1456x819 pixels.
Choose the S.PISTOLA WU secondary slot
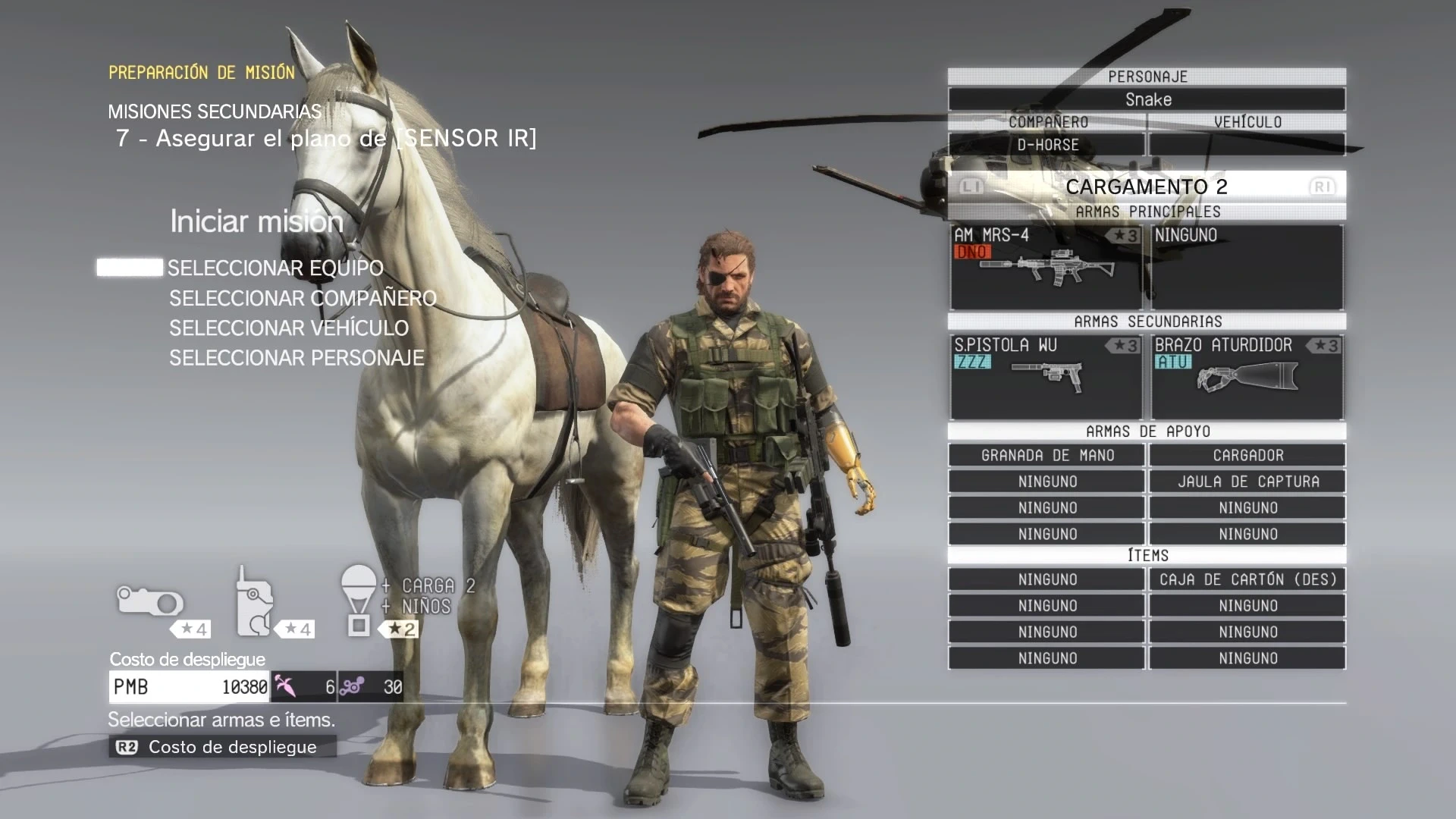pos(1046,377)
